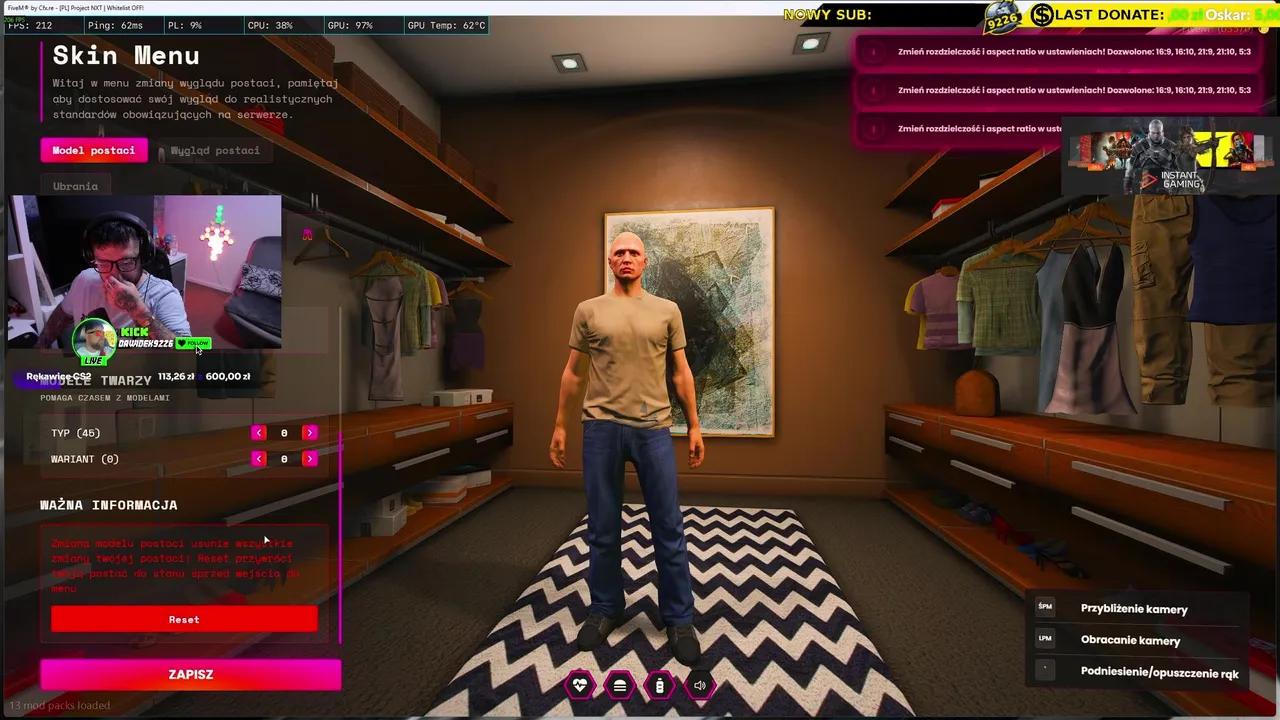Decrease TYP value with left arrow
Viewport: 1280px width, 720px height.
coord(258,432)
